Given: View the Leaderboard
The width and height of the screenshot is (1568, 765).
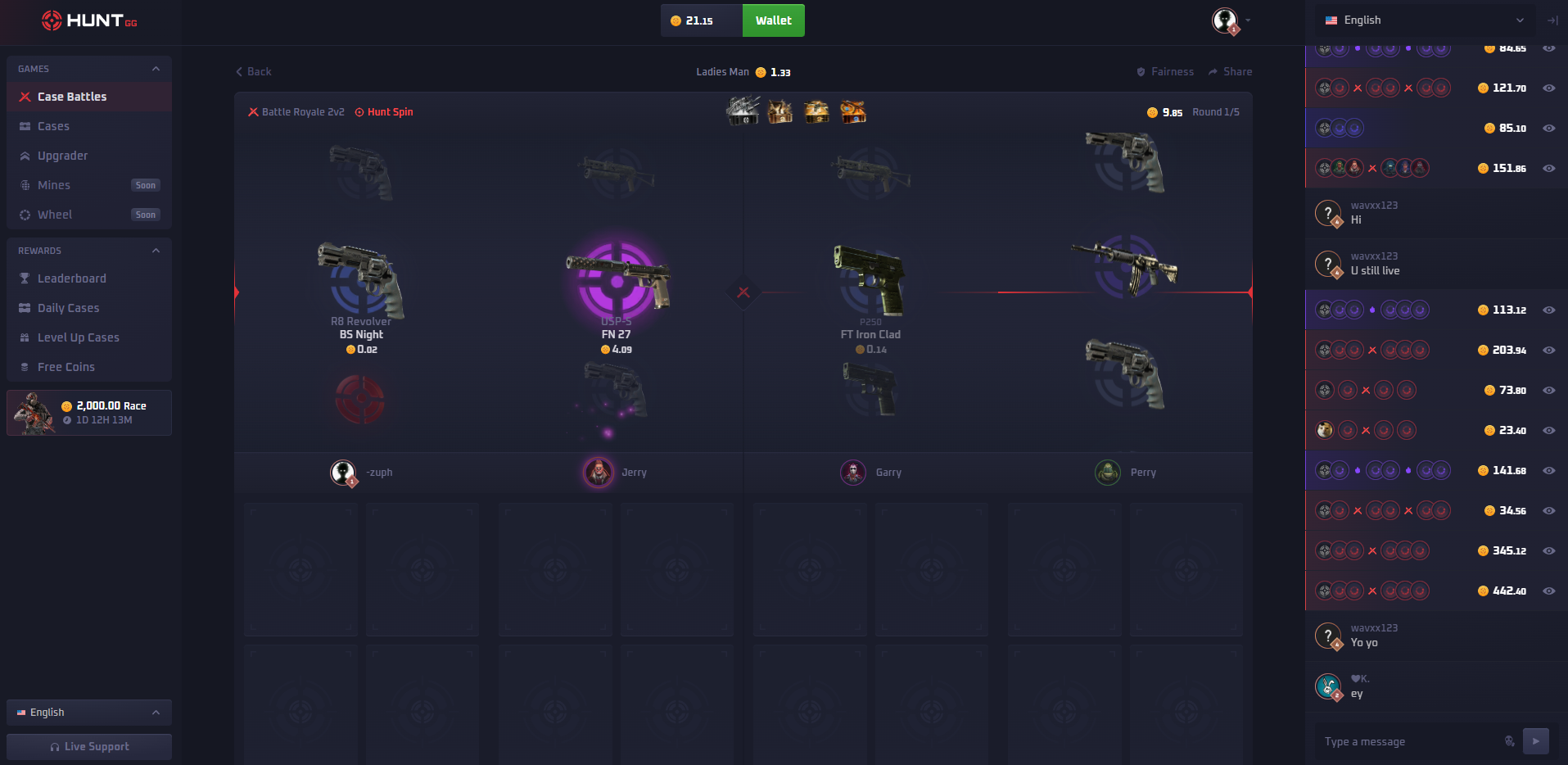Looking at the screenshot, I should click(72, 278).
